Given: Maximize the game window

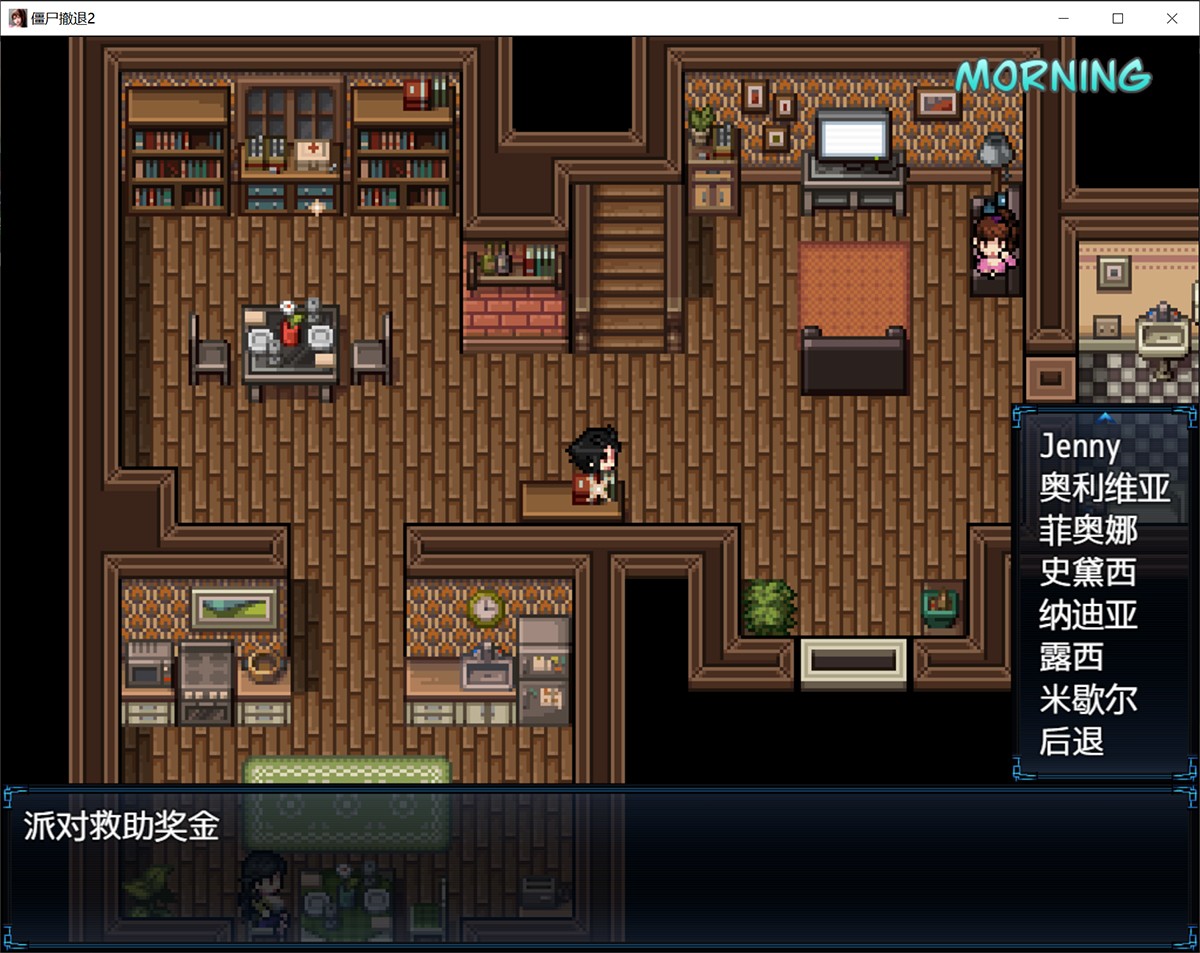Looking at the screenshot, I should pos(1118,18).
